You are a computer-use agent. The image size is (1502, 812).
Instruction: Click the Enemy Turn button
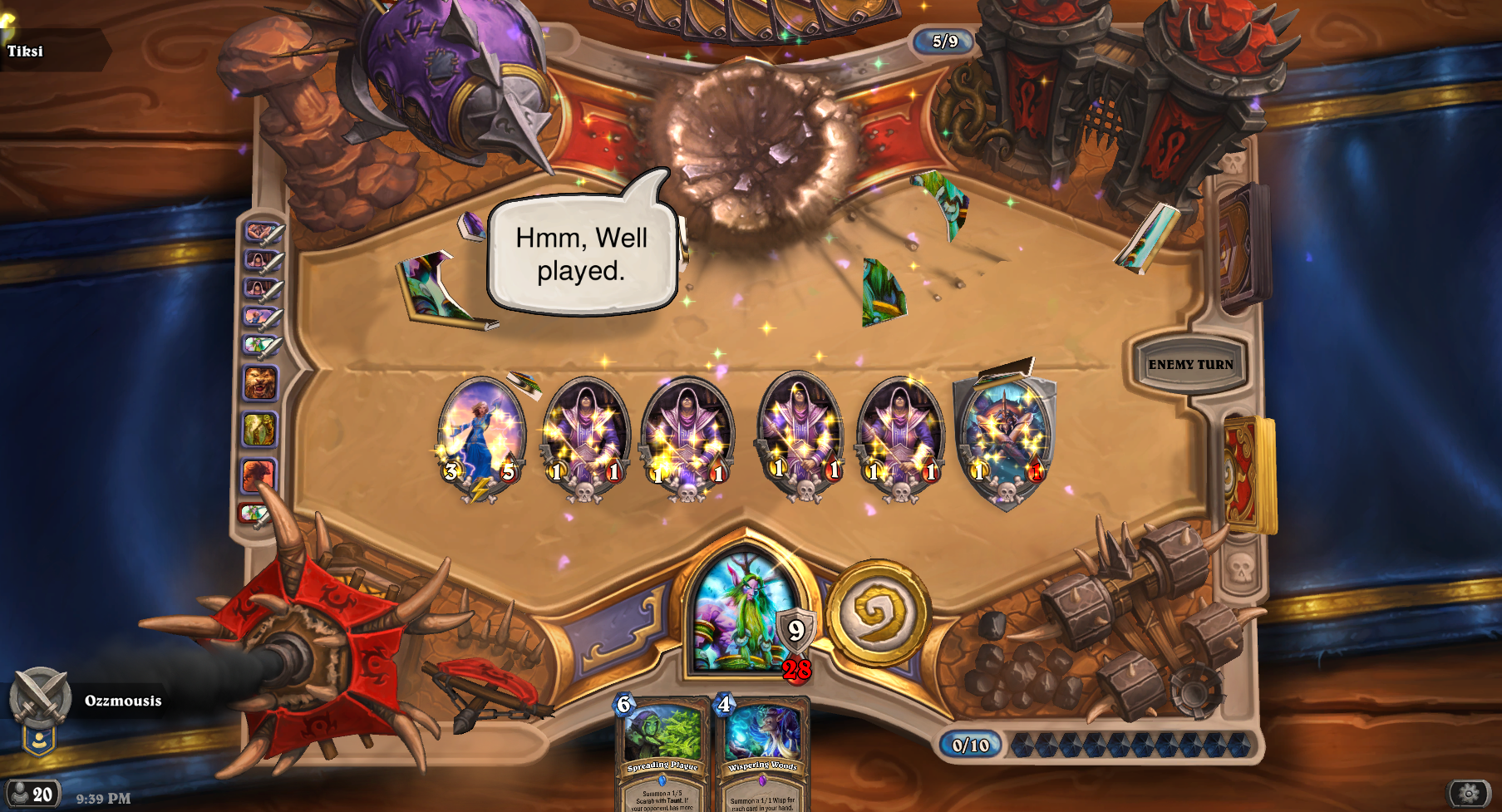pyautogui.click(x=1190, y=365)
